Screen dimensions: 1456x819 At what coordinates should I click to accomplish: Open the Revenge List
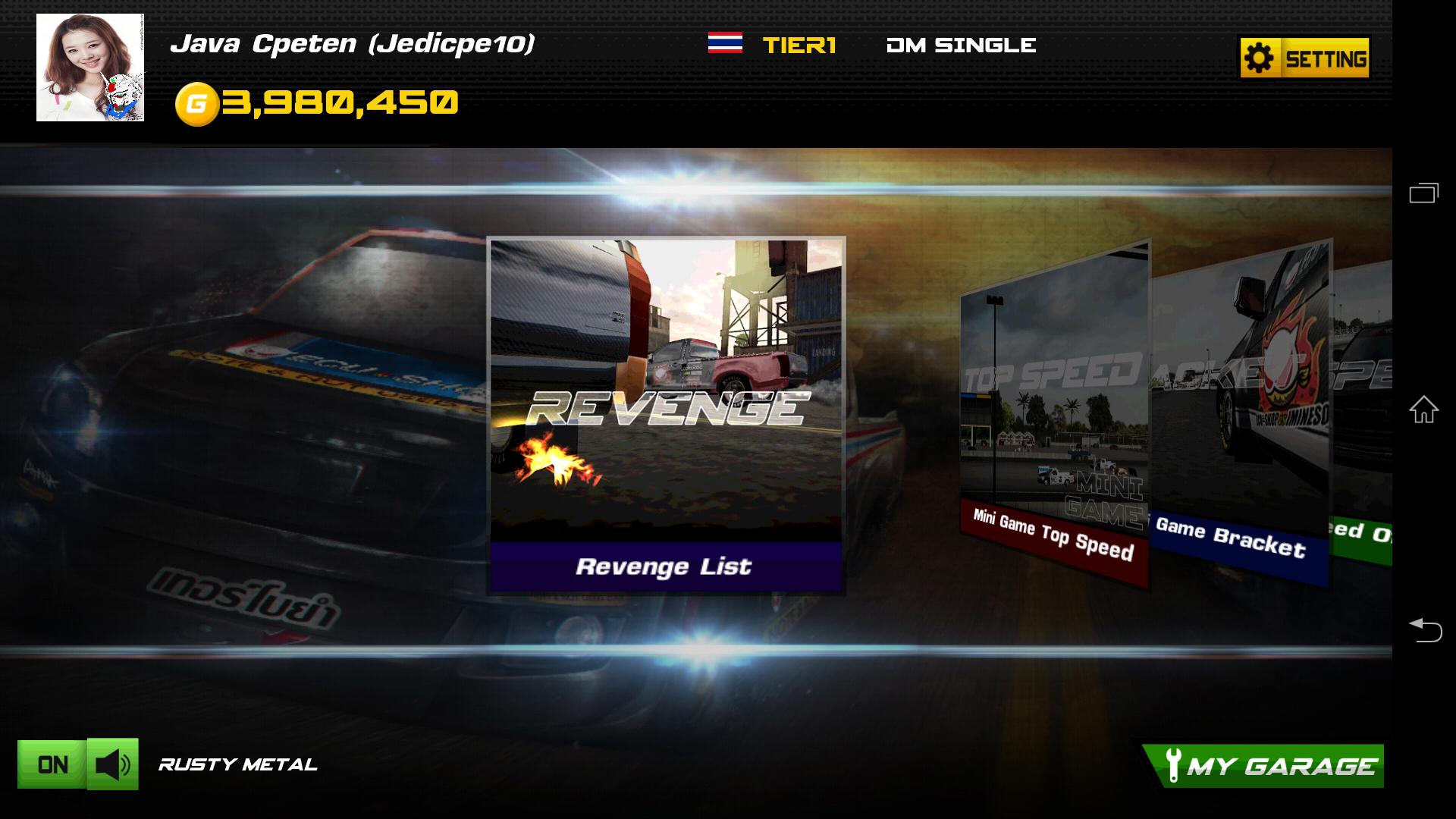(668, 565)
